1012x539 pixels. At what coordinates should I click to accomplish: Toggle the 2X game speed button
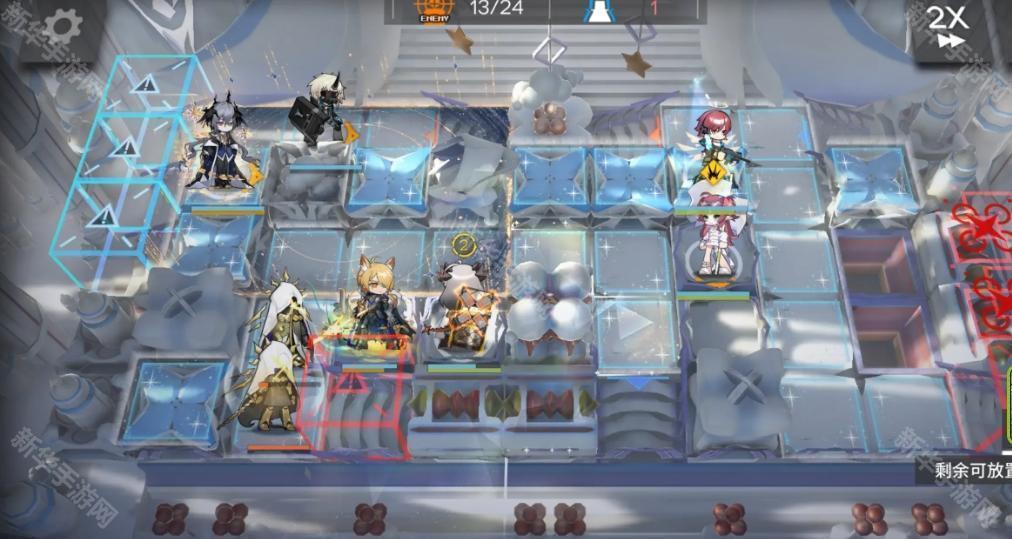coord(946,26)
